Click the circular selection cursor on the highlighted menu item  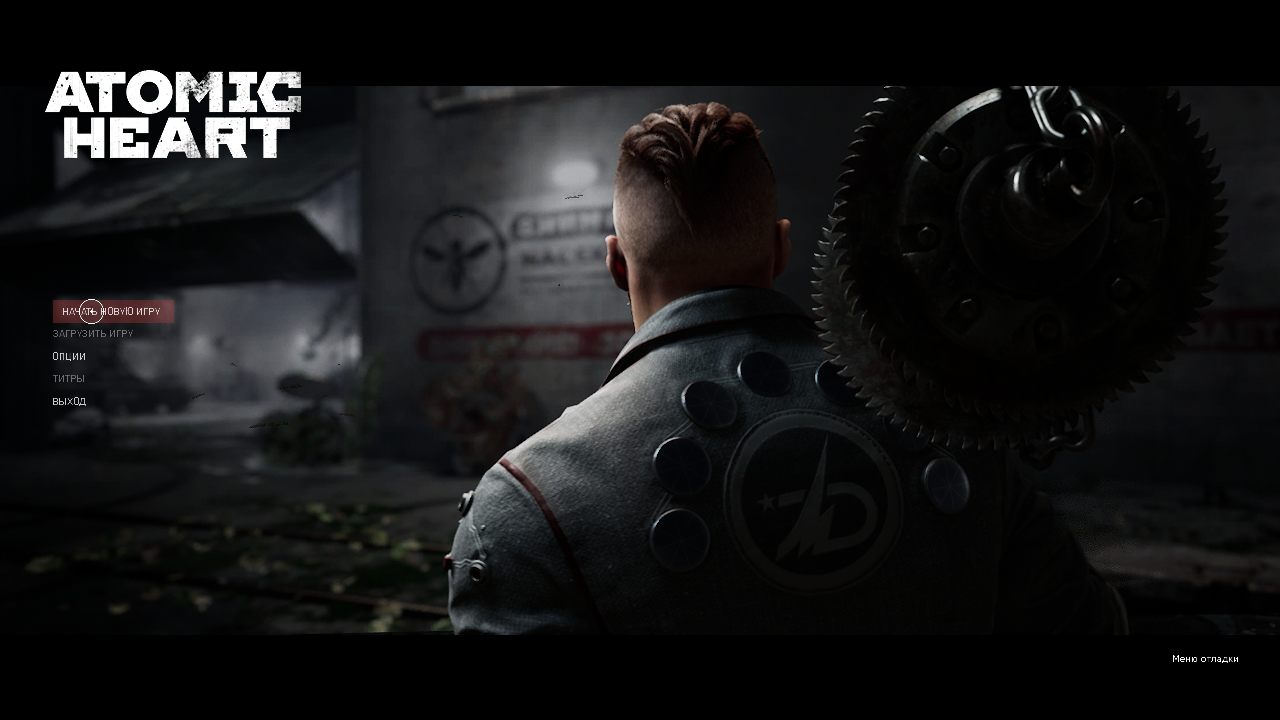click(92, 310)
